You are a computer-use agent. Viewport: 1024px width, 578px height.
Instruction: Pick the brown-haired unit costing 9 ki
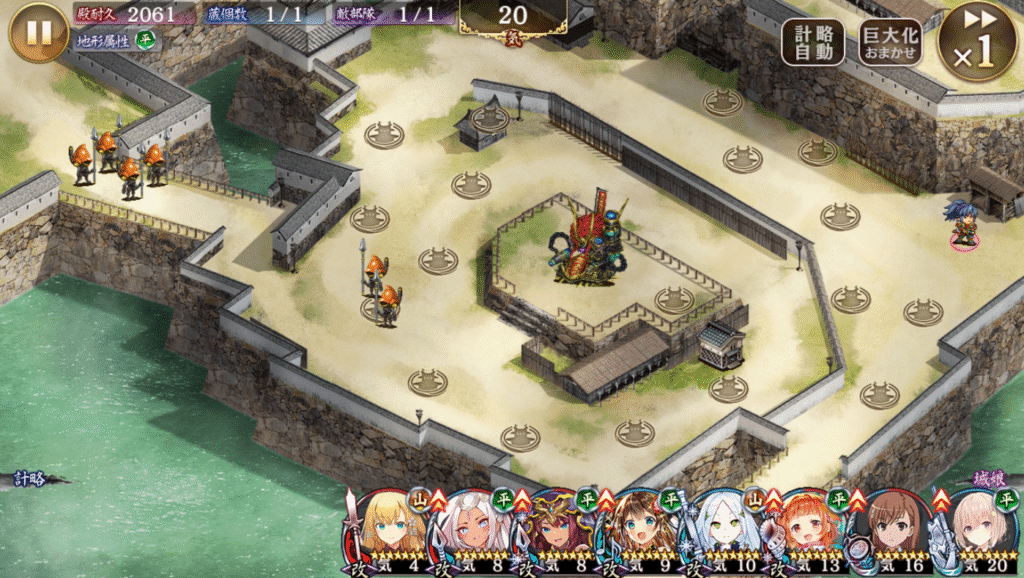pyautogui.click(x=637, y=531)
